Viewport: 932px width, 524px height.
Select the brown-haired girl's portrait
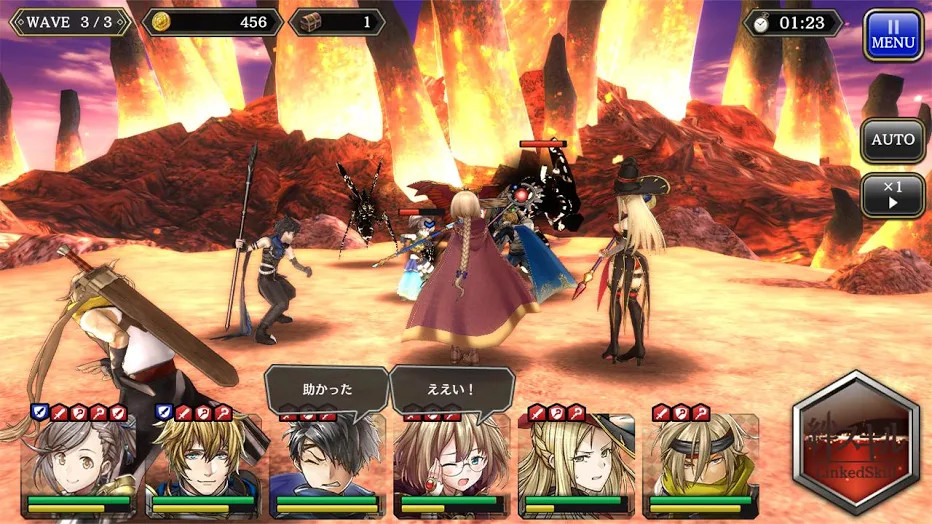[80, 458]
